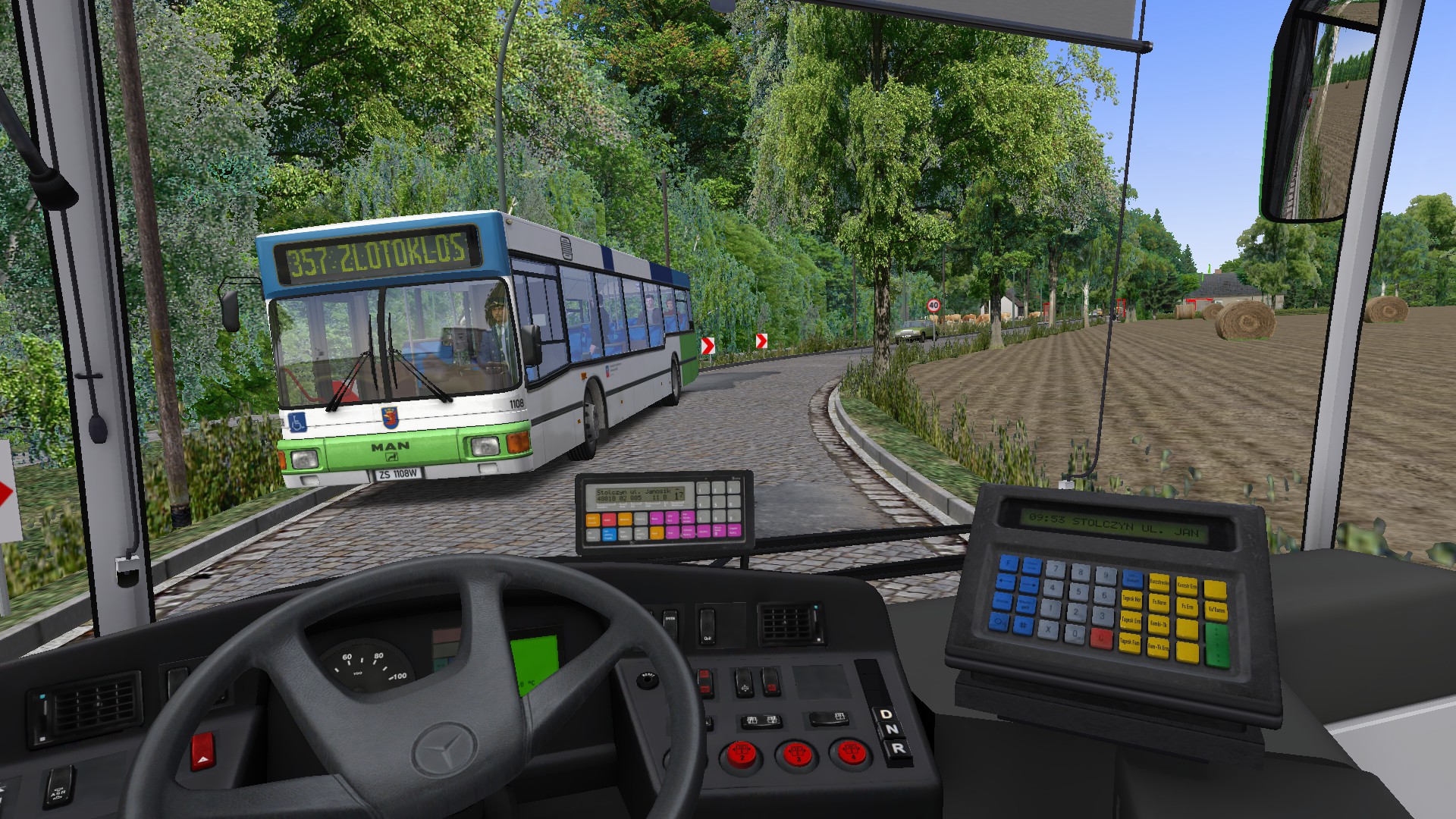
Task: Toggle the Quit rocker switch on the dashboard
Action: click(x=707, y=624)
